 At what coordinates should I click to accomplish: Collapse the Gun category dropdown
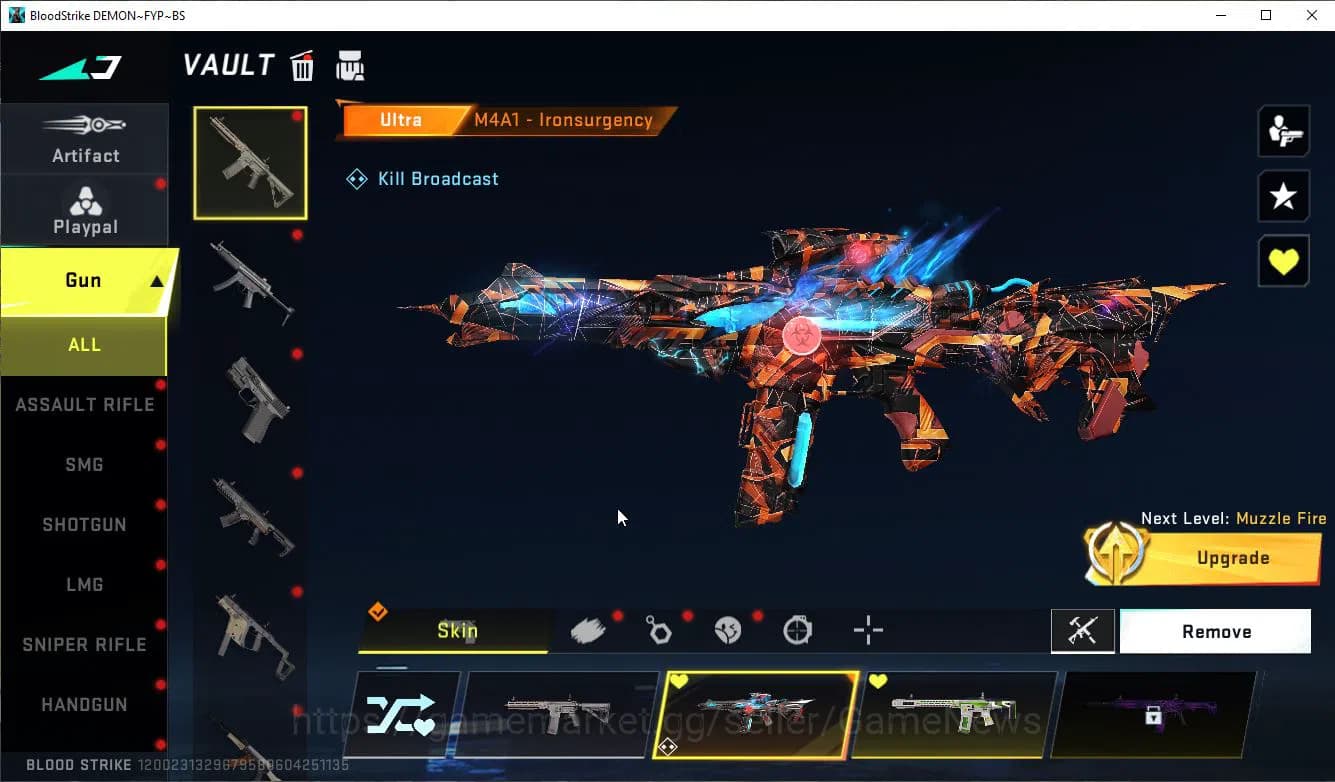tap(157, 282)
